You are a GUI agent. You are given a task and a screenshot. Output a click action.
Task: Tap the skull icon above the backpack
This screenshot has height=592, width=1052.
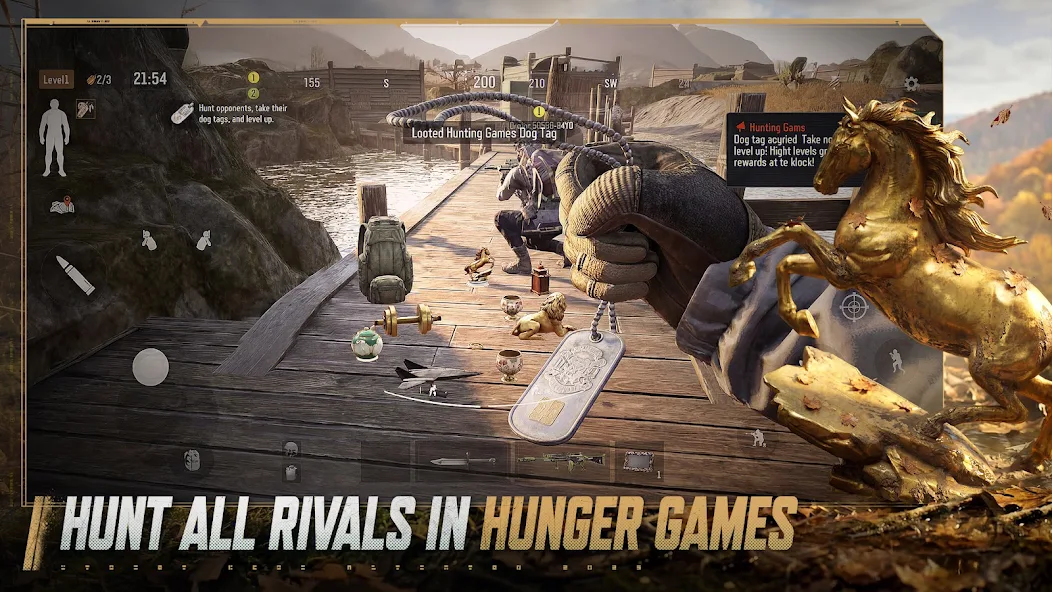pyautogui.click(x=290, y=449)
